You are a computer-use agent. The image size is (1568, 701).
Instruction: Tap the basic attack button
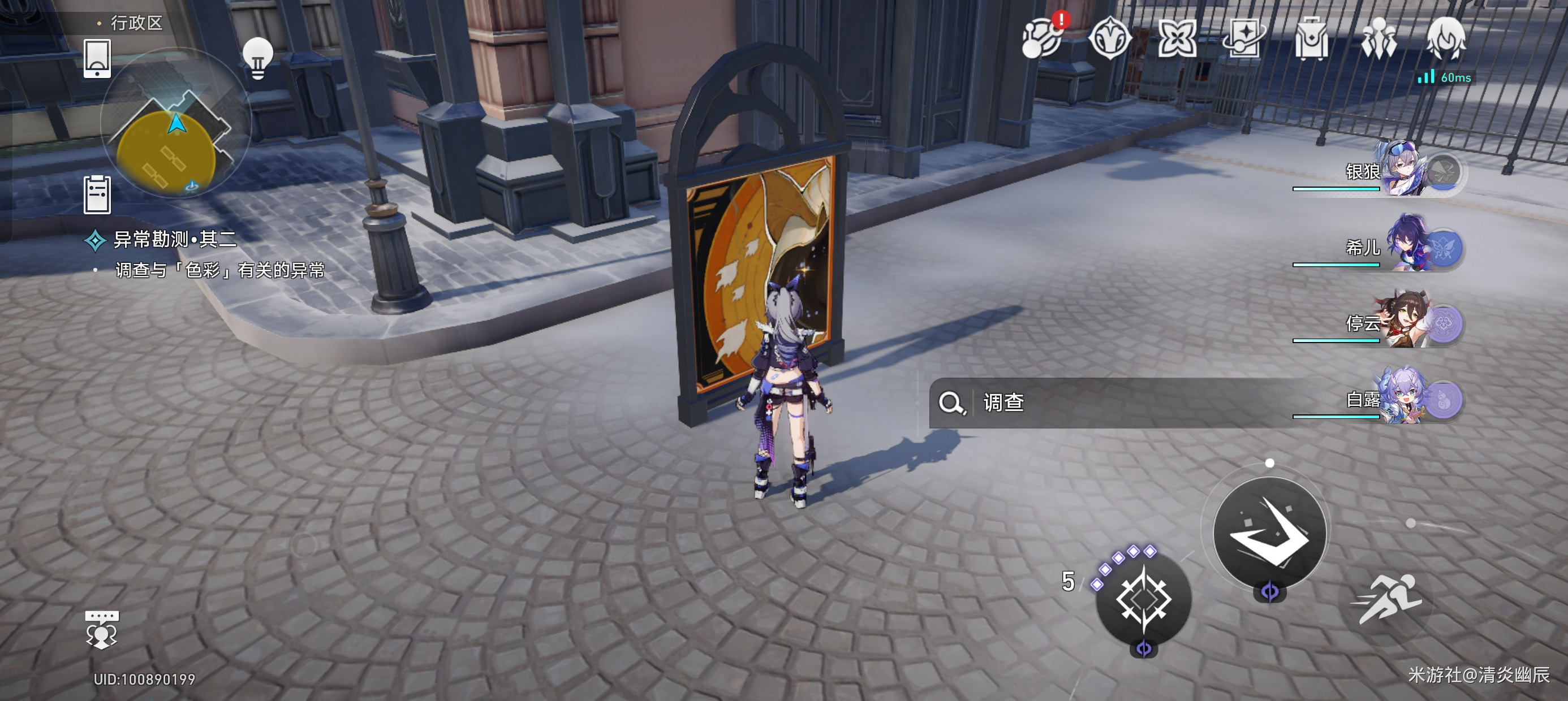(x=1269, y=533)
